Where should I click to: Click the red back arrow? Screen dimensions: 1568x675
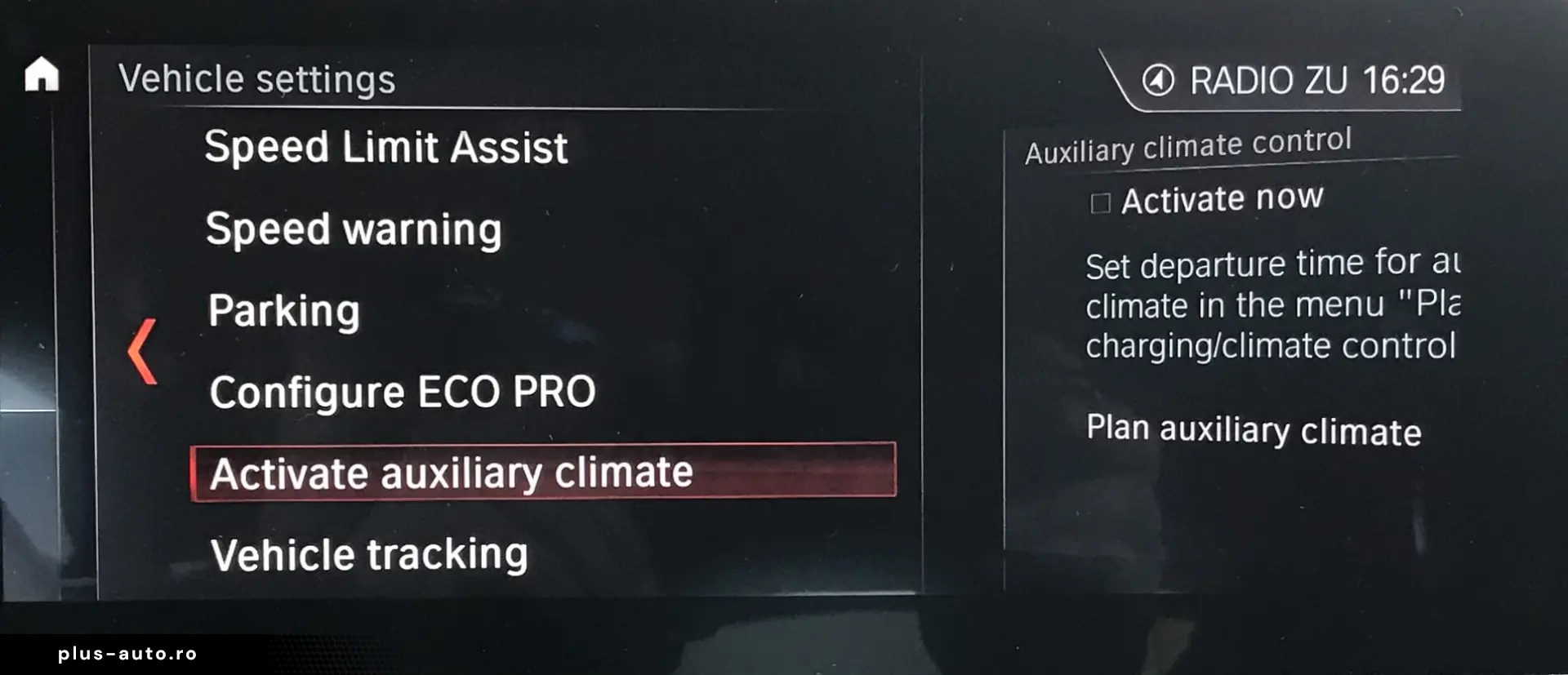[x=142, y=351]
